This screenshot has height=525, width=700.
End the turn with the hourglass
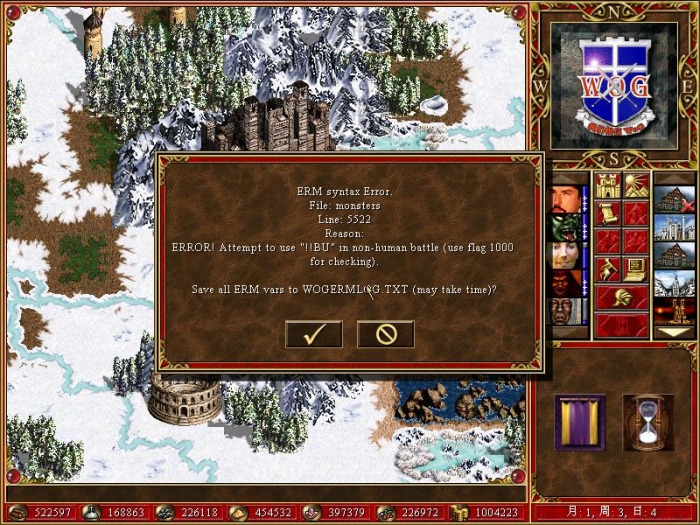click(x=647, y=421)
